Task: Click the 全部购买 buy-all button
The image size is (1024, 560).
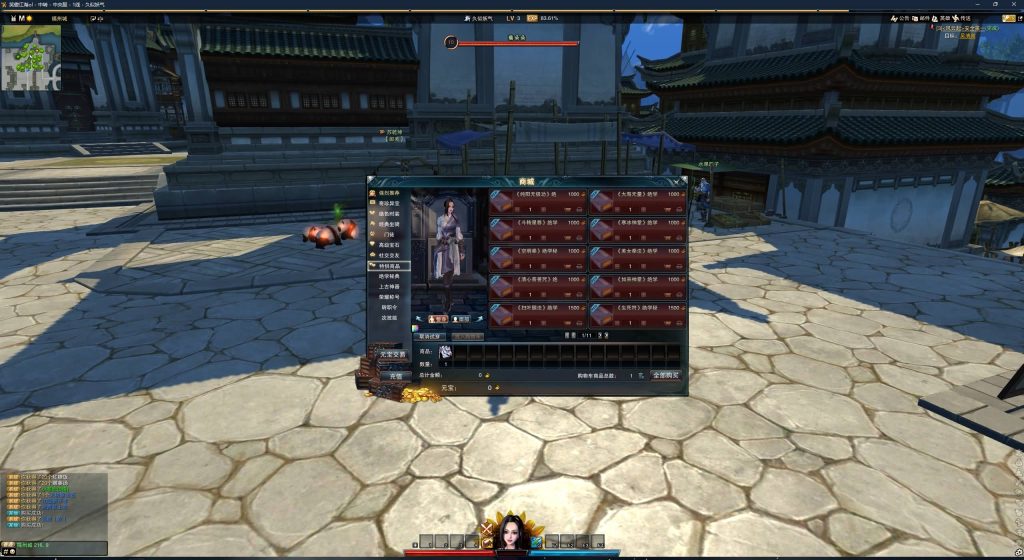Action: point(665,375)
